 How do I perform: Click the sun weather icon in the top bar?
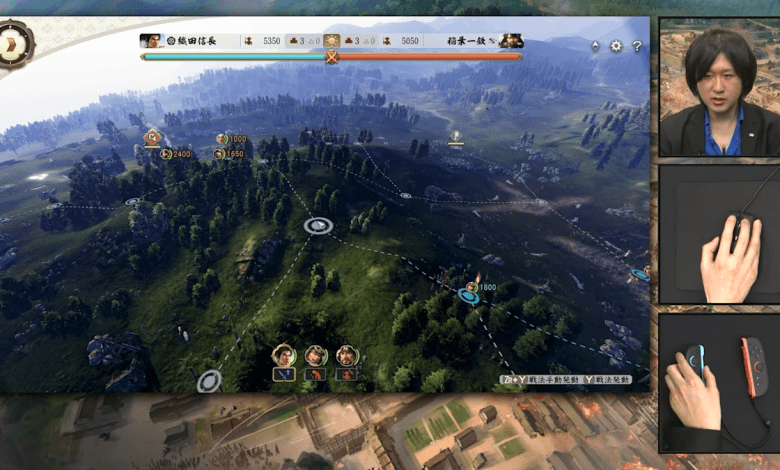click(332, 41)
